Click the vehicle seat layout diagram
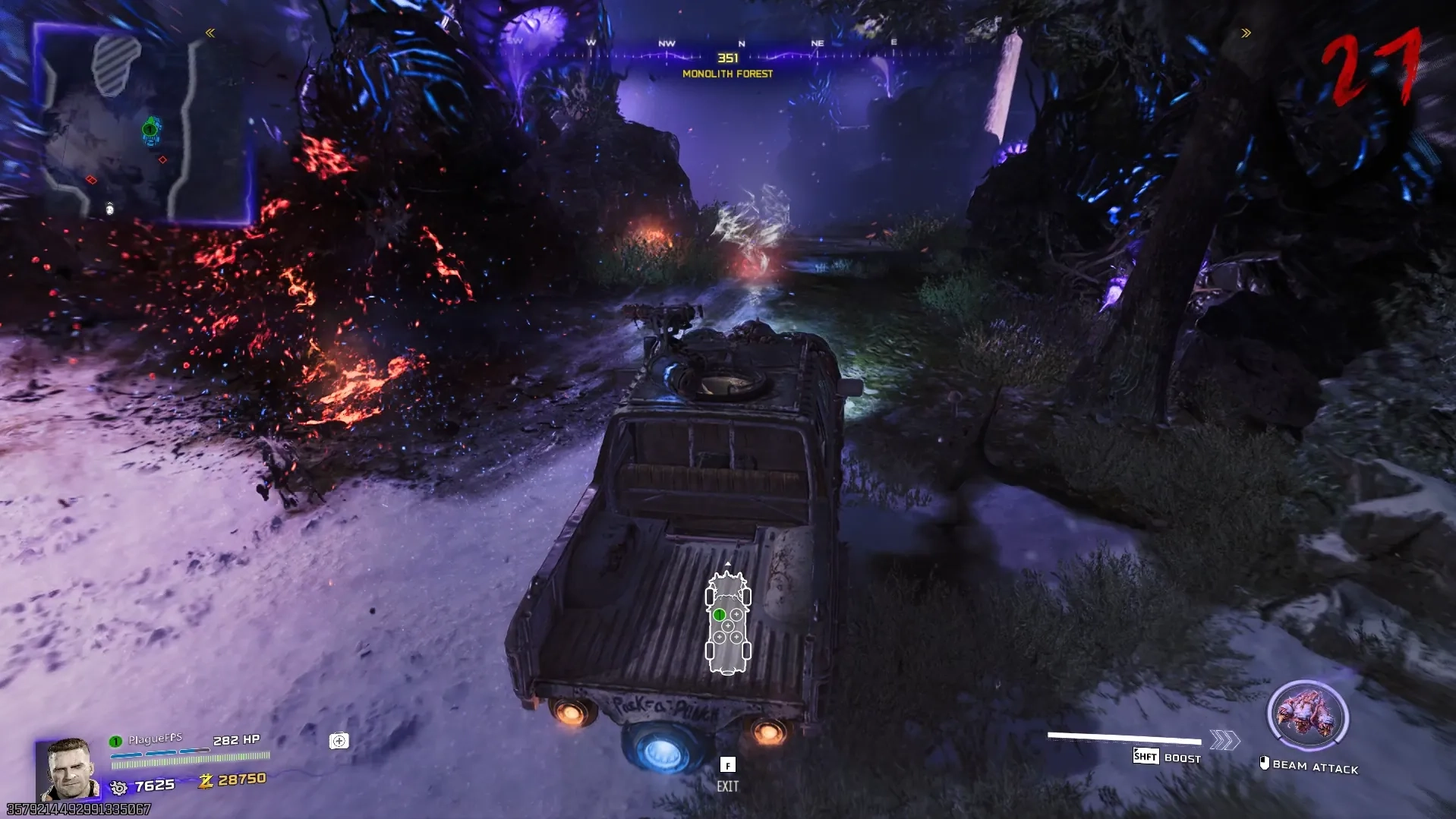1456x819 pixels. point(728,624)
